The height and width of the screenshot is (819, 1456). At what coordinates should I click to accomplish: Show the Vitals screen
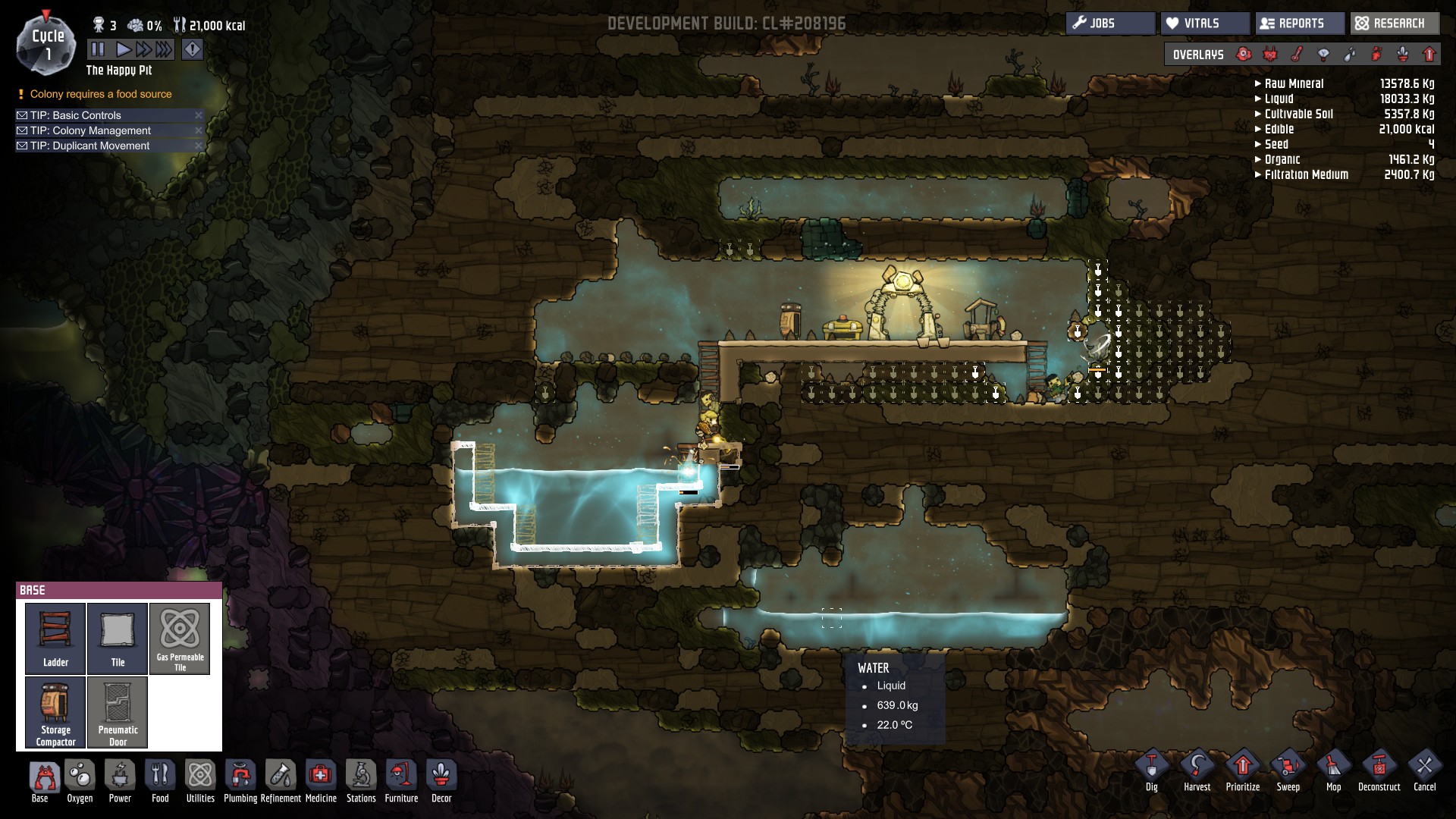(1203, 24)
